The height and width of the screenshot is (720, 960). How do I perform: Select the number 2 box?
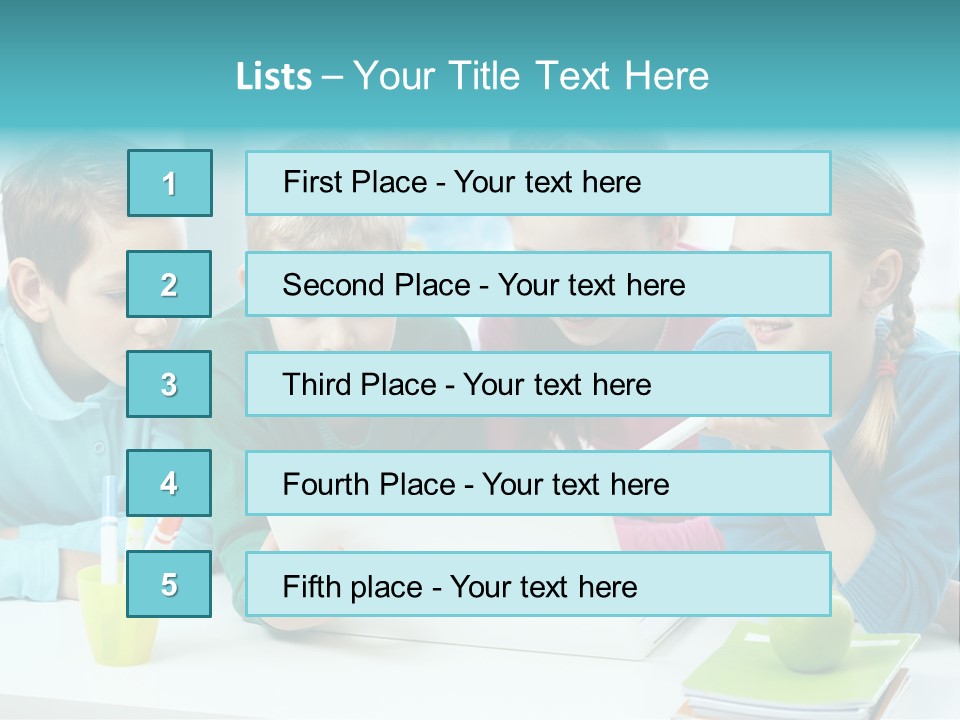(169, 284)
